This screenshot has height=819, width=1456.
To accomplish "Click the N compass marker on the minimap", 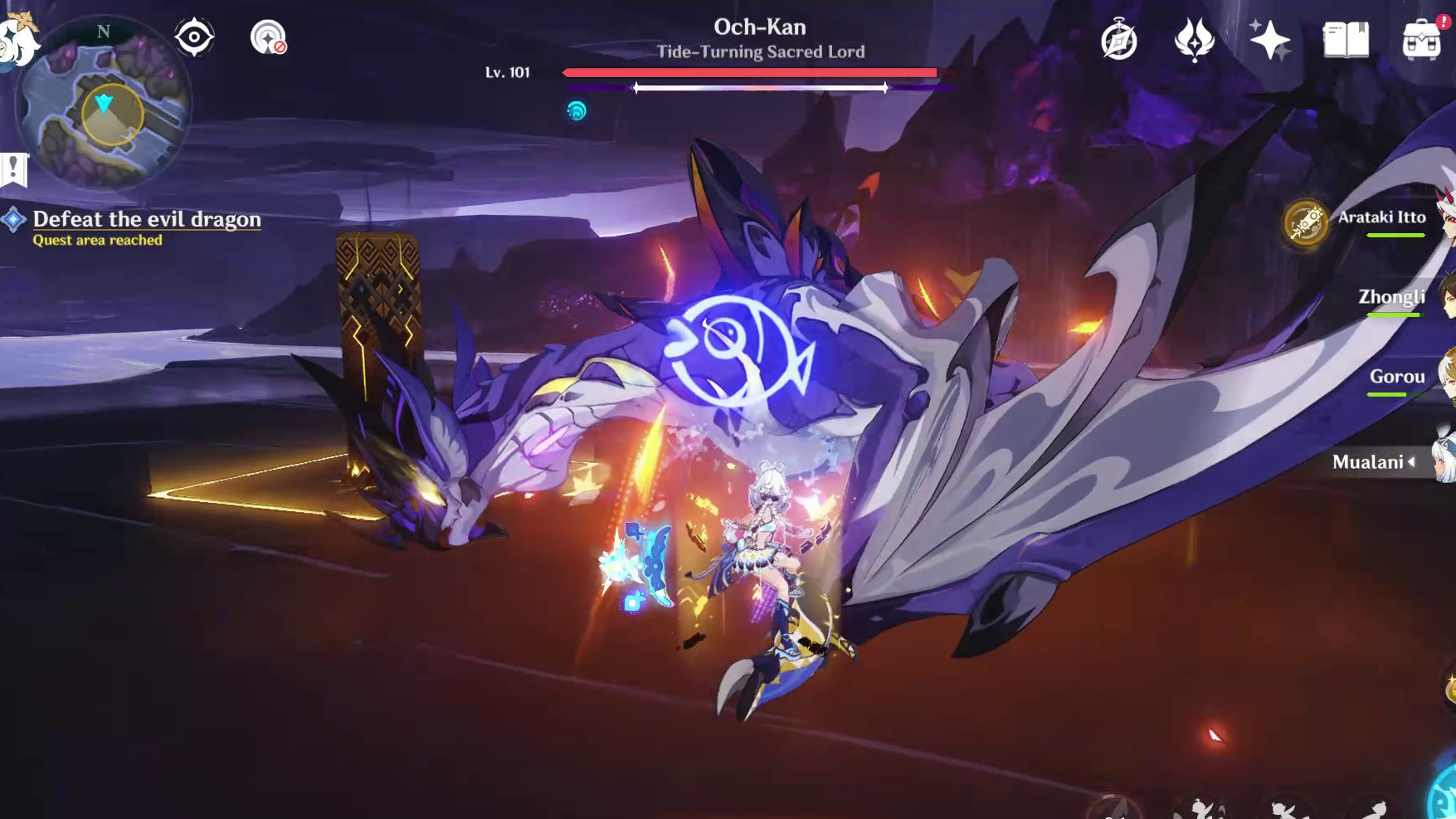I will tap(102, 31).
